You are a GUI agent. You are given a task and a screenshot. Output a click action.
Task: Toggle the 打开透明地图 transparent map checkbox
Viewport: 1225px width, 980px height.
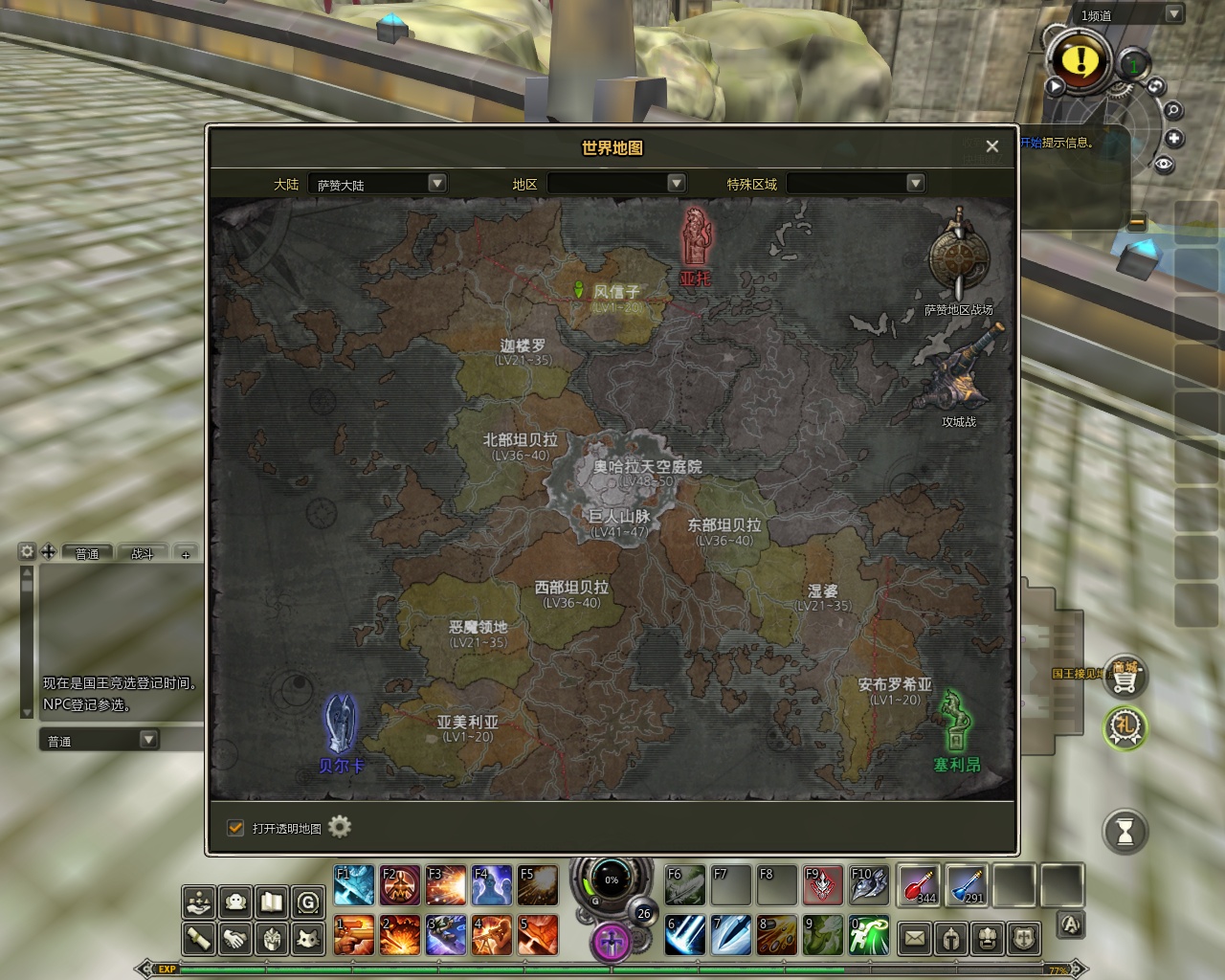[x=235, y=828]
